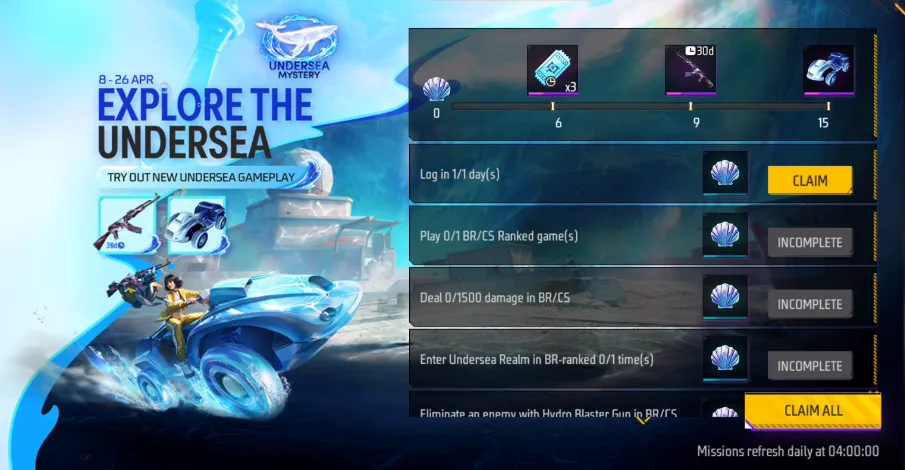The width and height of the screenshot is (905, 470).
Task: Select the Deal 0/1500 damage mission row
Action: 550,298
